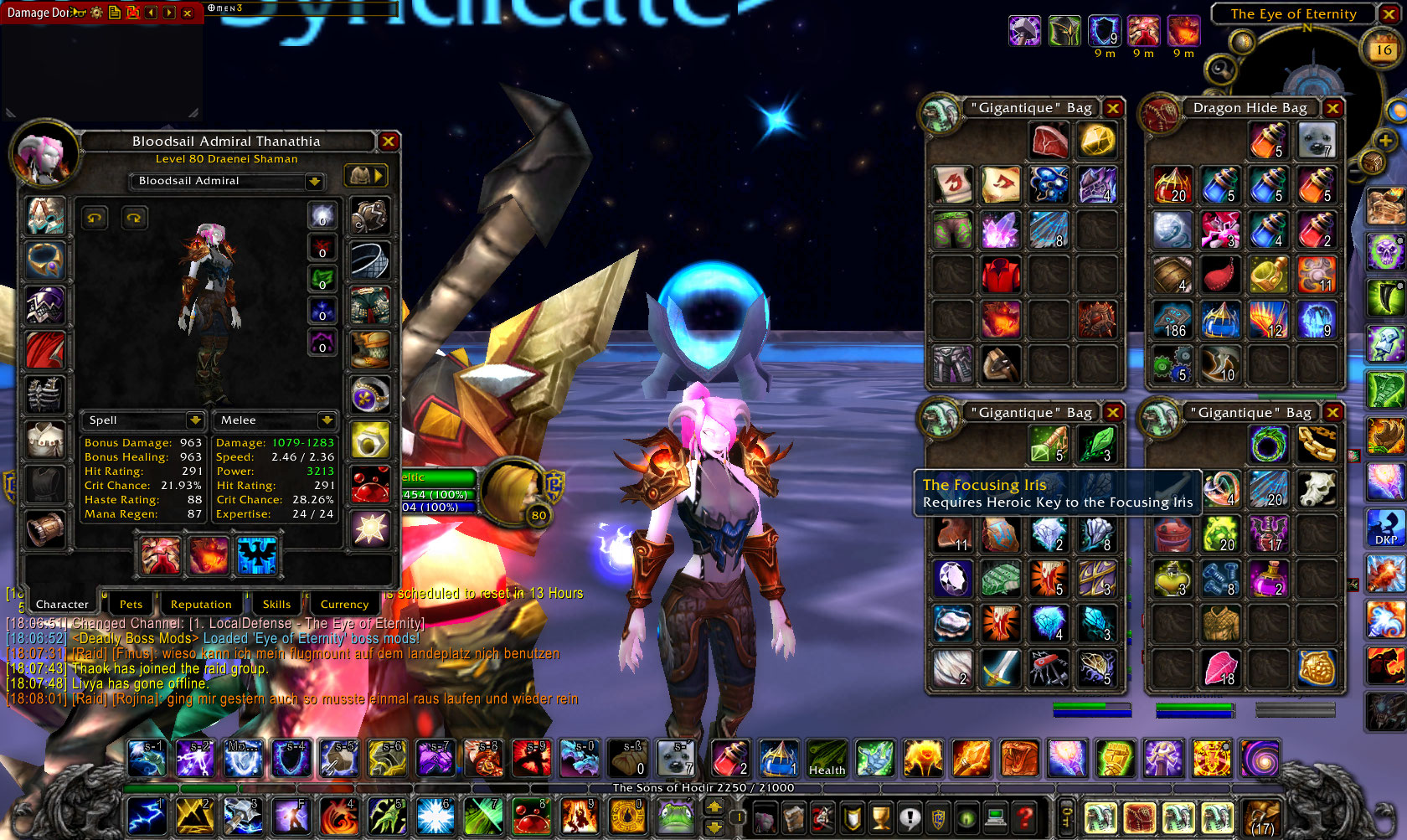
Task: Close the Bloodsail Admiral Thanathia character window
Action: click(389, 142)
